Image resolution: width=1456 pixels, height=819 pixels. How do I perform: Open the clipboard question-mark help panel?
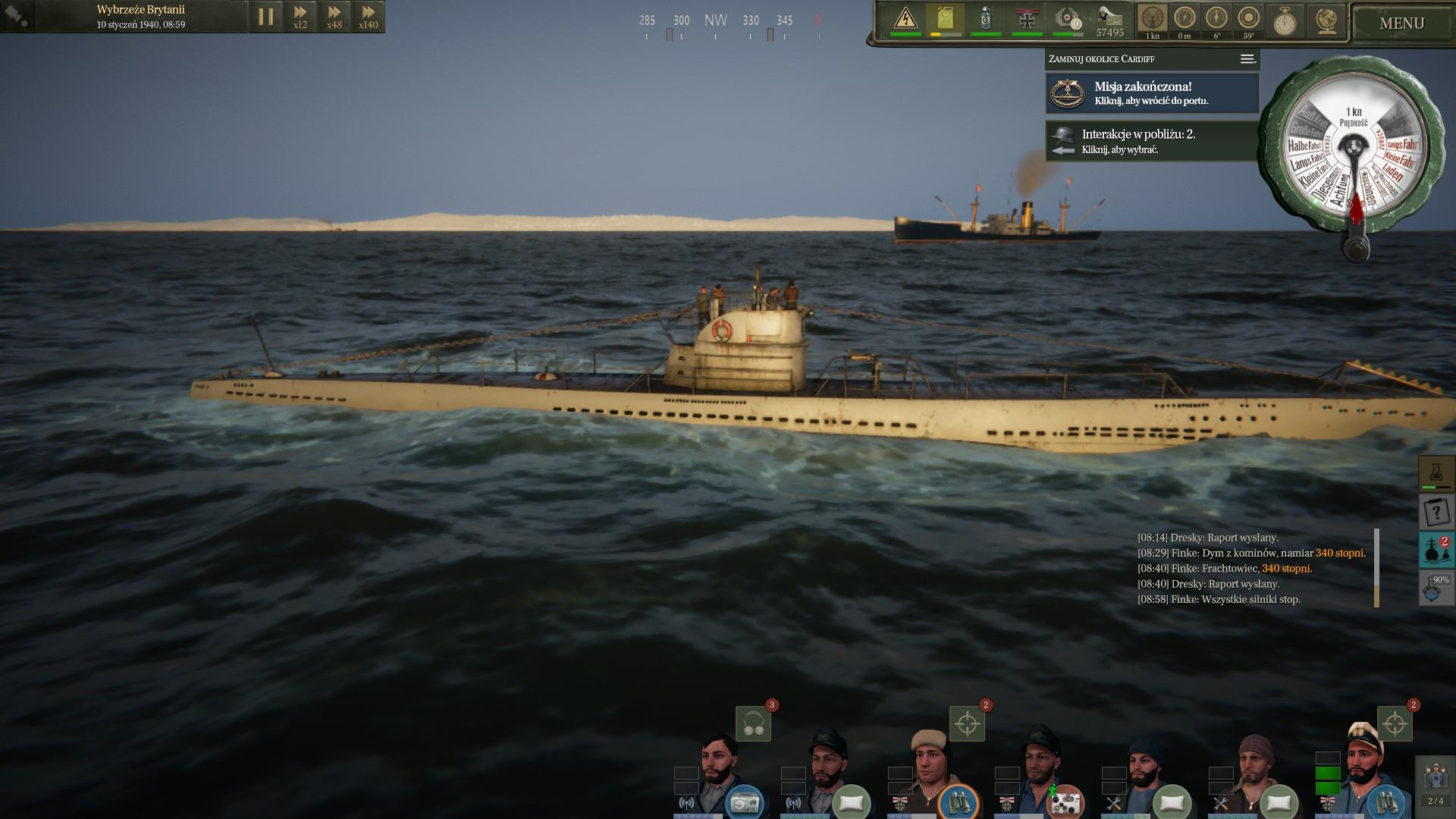(x=1436, y=513)
